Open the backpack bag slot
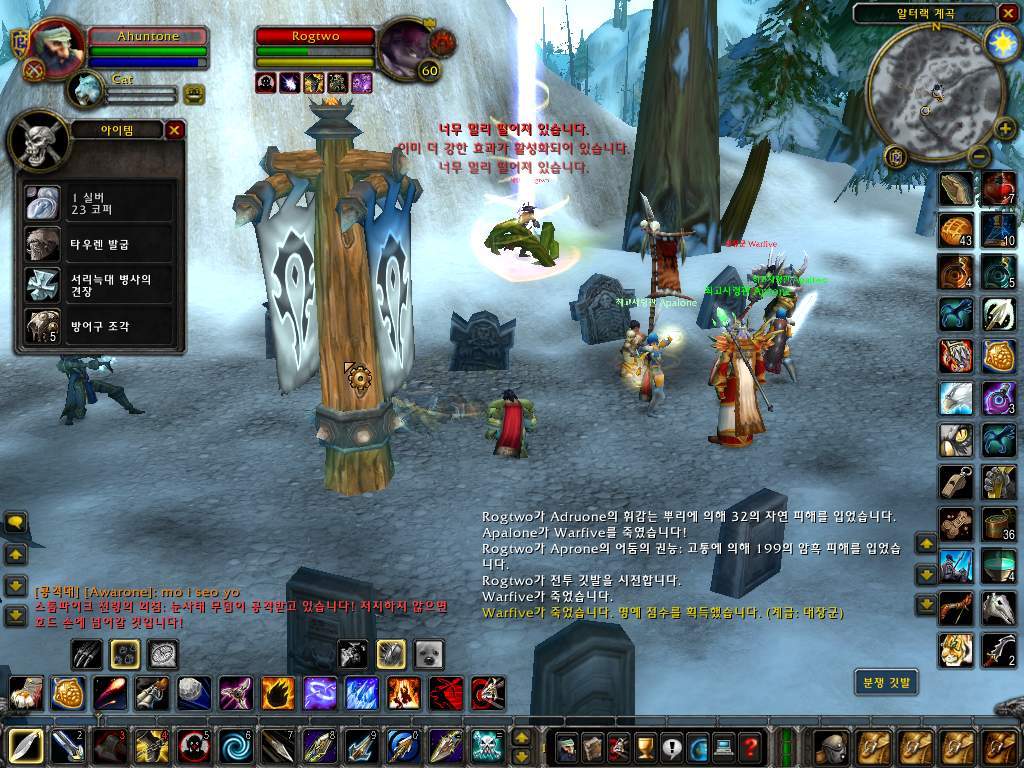Screen dimensions: 1024x768 832,746
